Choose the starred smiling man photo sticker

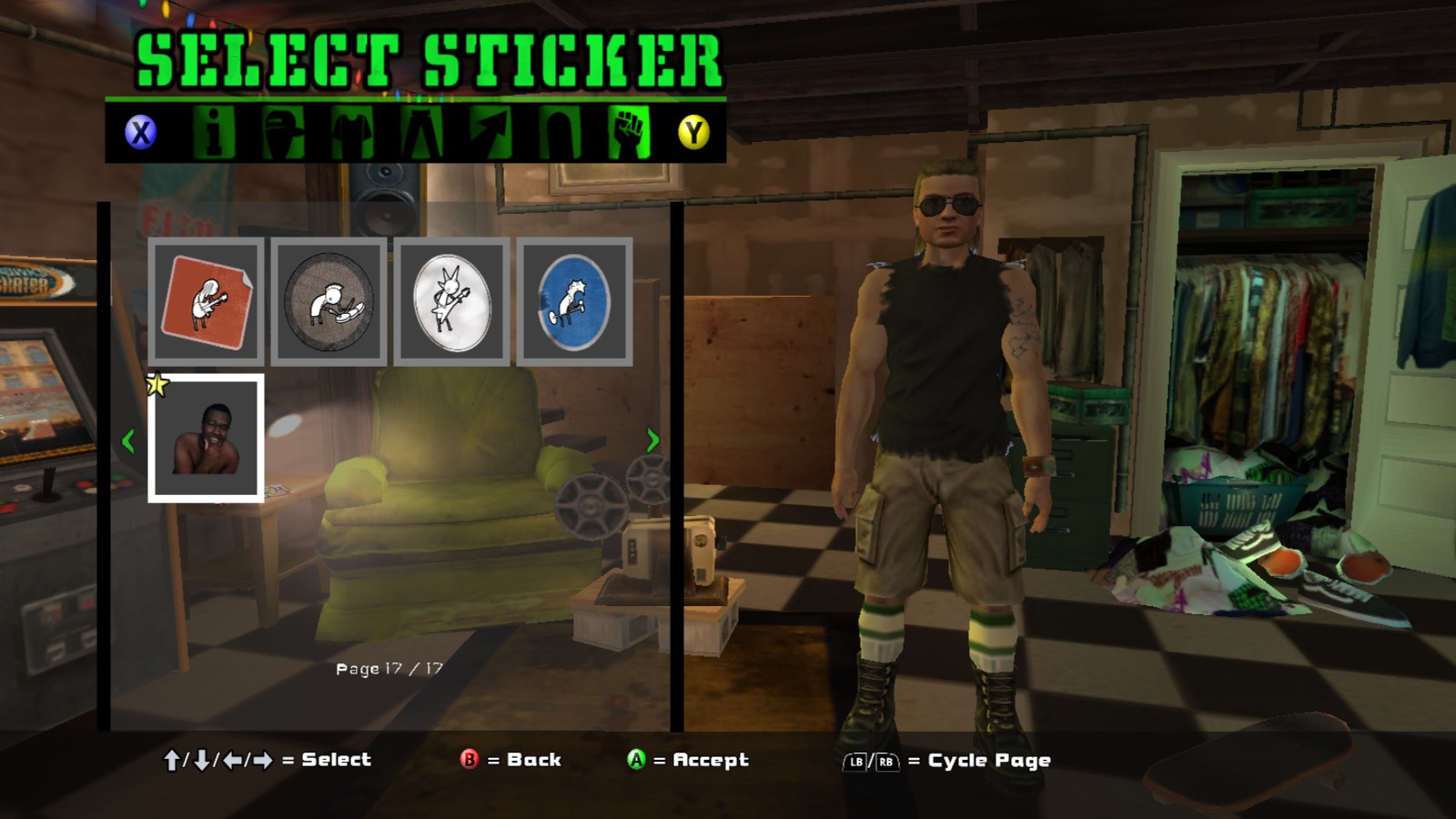(x=207, y=439)
